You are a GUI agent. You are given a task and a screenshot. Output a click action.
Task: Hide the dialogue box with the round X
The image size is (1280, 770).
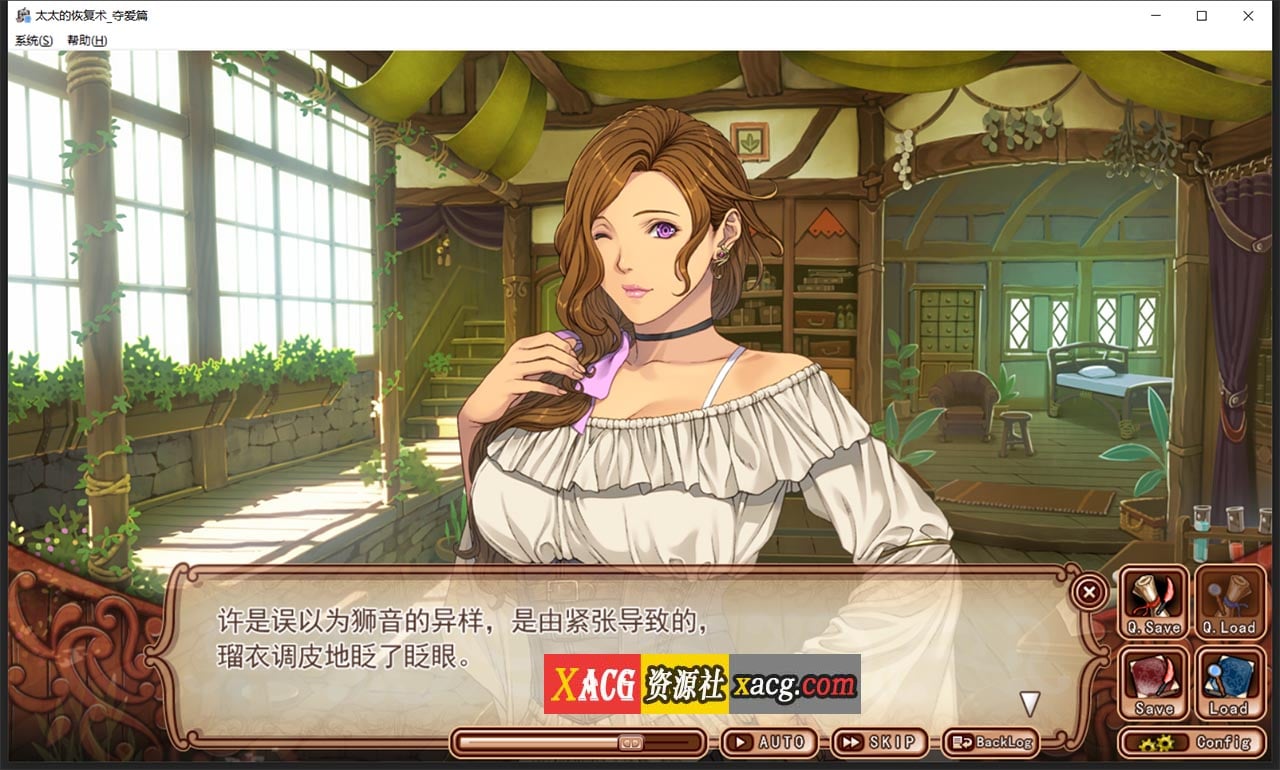coord(1088,591)
